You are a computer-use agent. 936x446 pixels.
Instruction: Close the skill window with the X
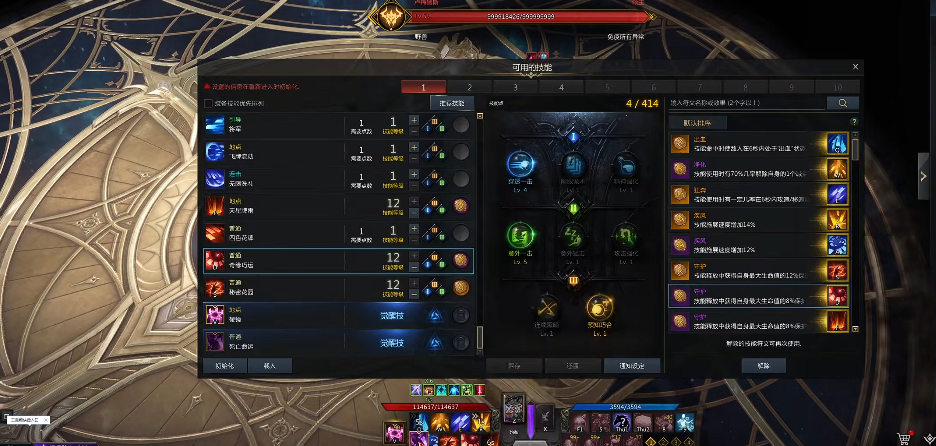855,67
